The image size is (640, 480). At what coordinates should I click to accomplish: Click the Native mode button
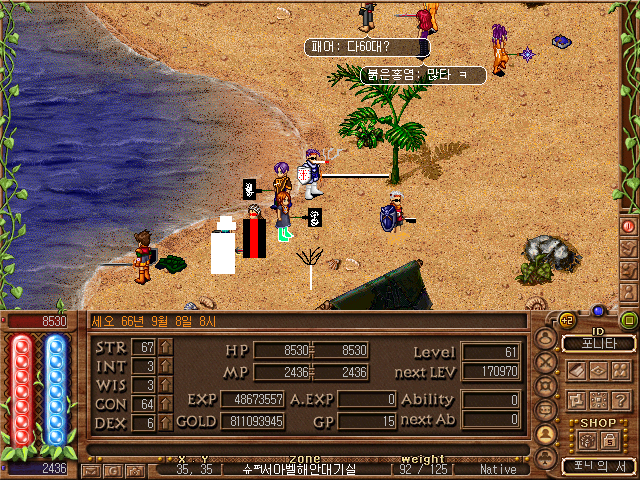(x=498, y=469)
